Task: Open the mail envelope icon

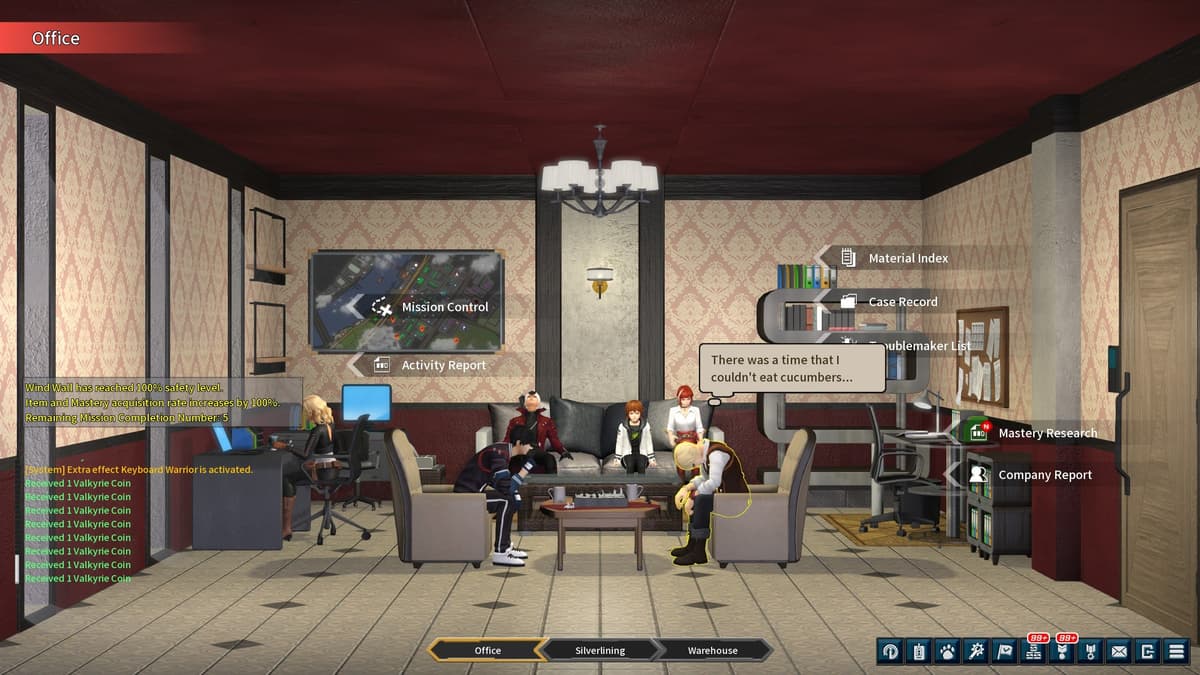Action: [x=1119, y=651]
